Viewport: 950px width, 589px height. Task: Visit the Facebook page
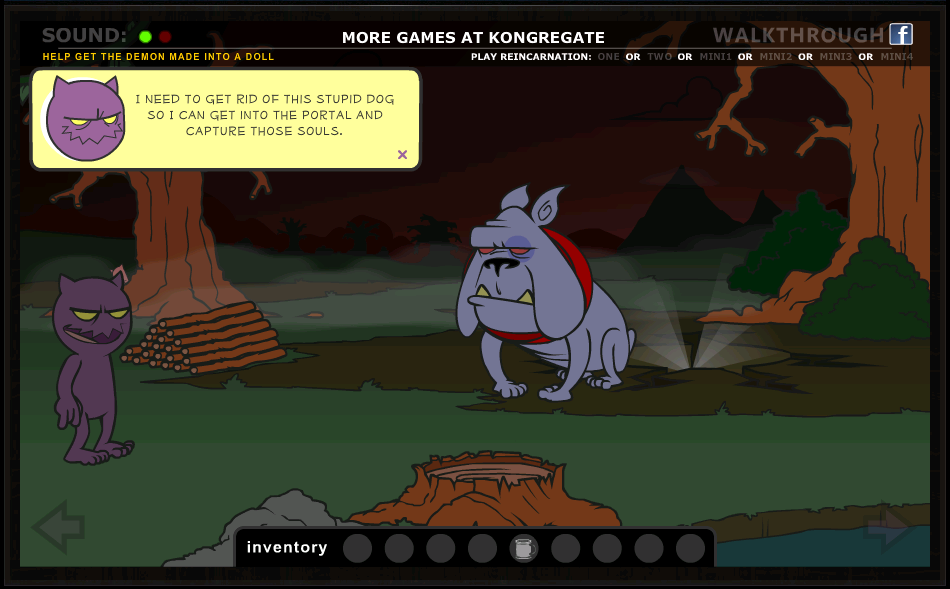tap(901, 35)
